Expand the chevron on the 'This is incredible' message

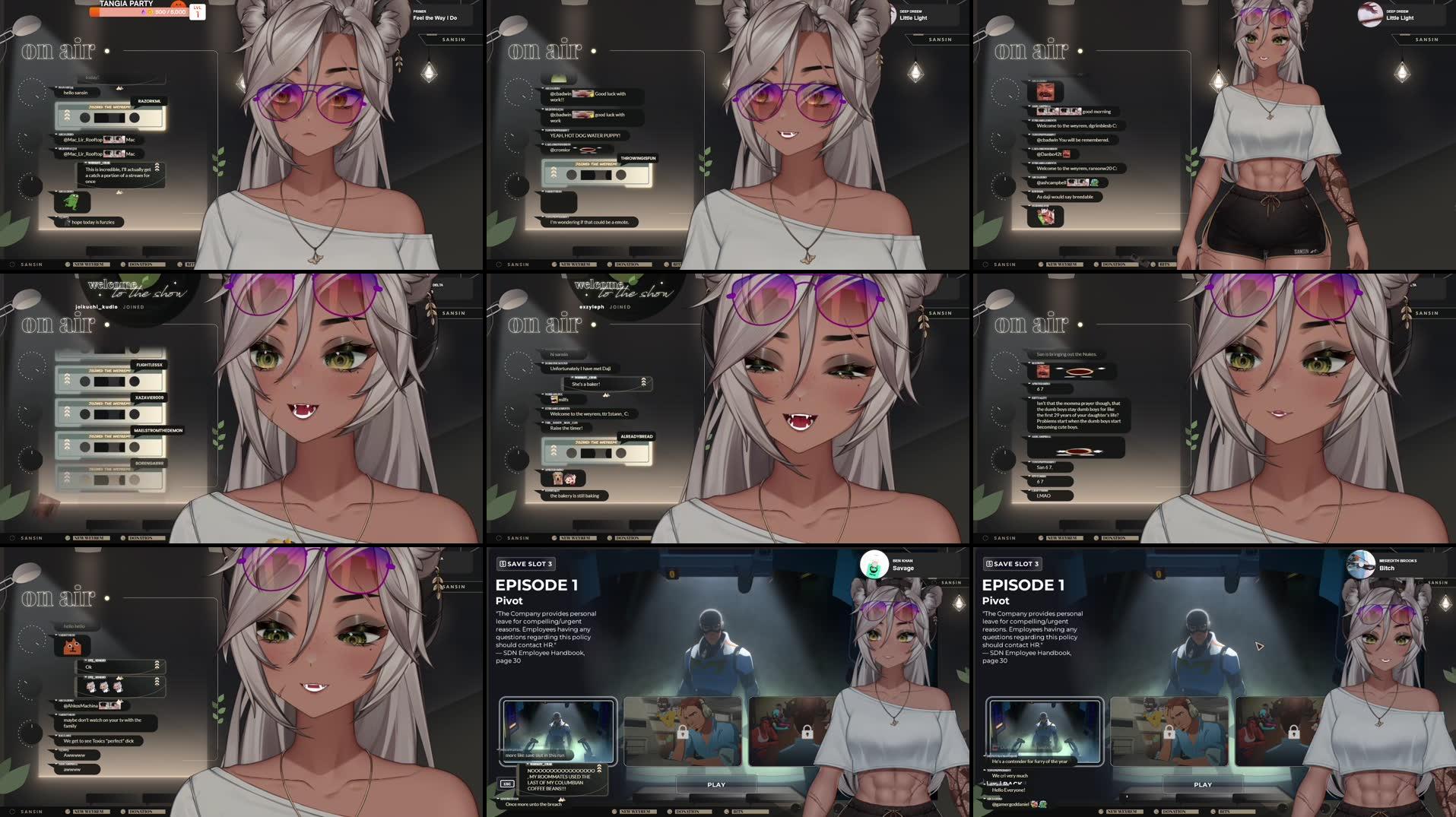[157, 167]
